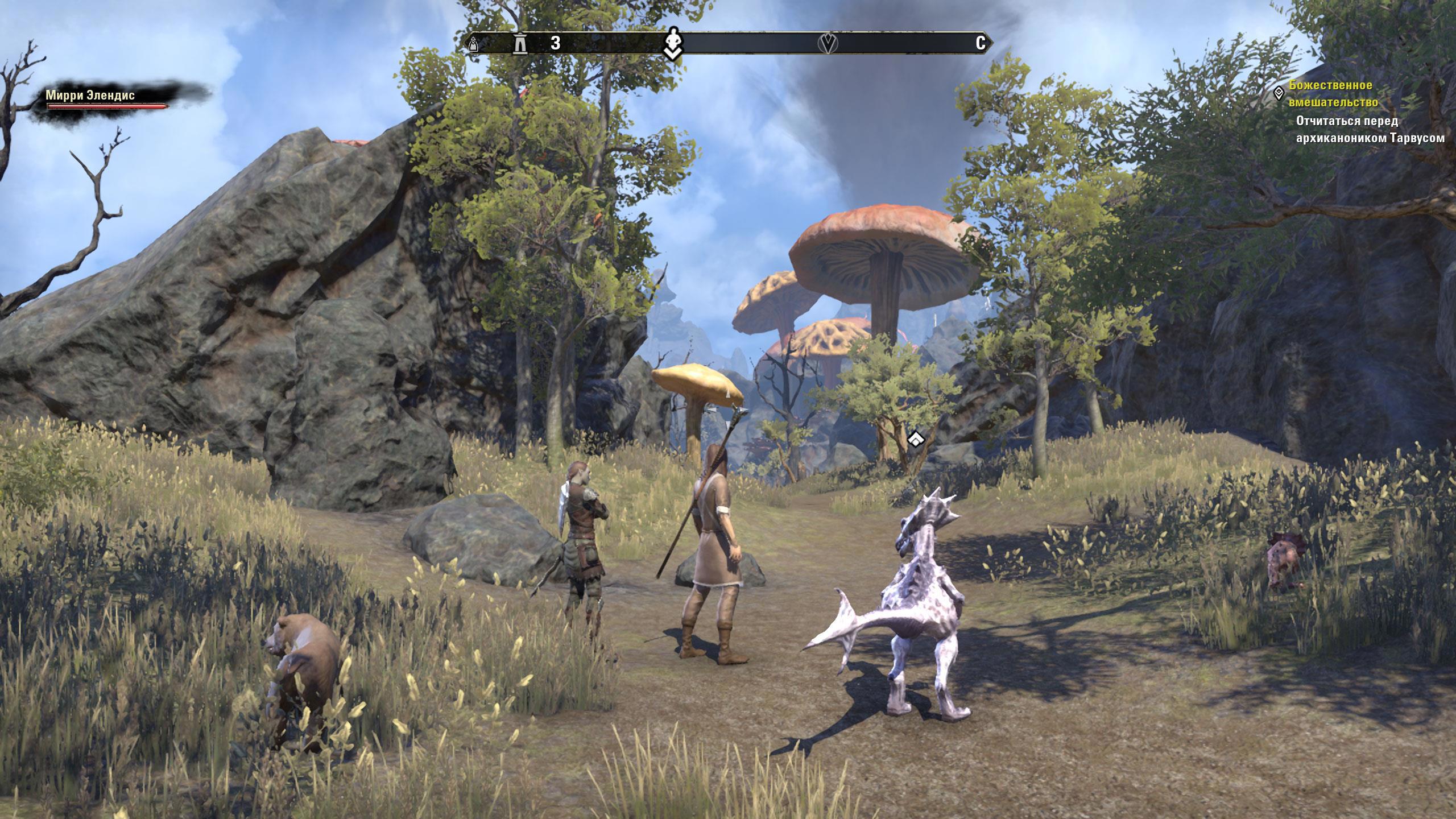Screen dimensions: 1456x819
Task: Select the "Божественное вмешательство" quest title
Action: click(x=1333, y=94)
